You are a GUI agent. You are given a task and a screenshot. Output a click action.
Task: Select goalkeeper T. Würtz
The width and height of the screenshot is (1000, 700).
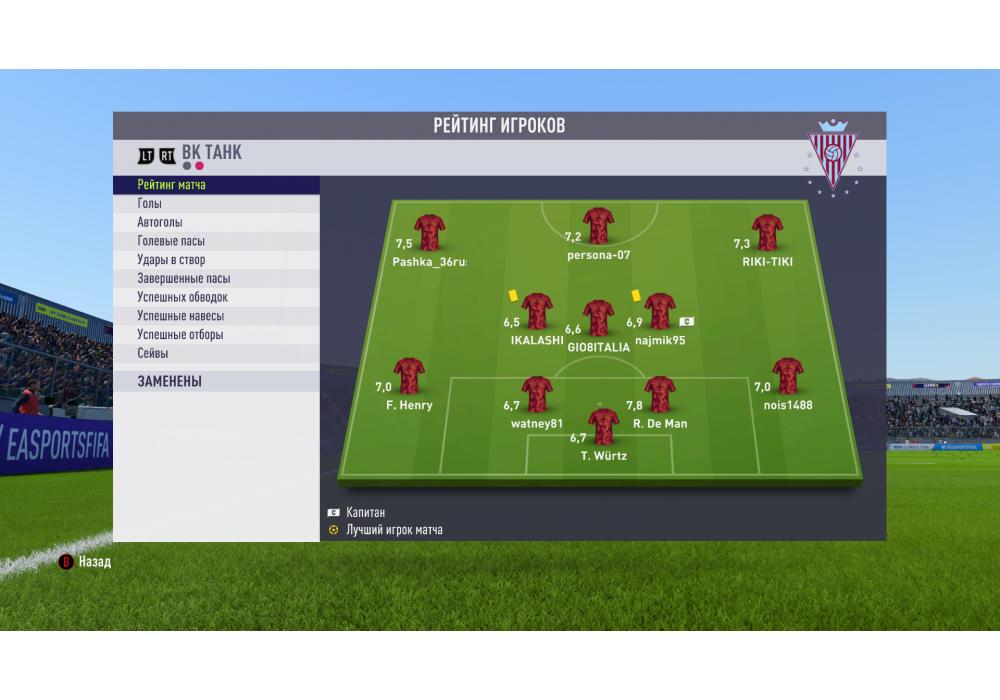(x=603, y=427)
